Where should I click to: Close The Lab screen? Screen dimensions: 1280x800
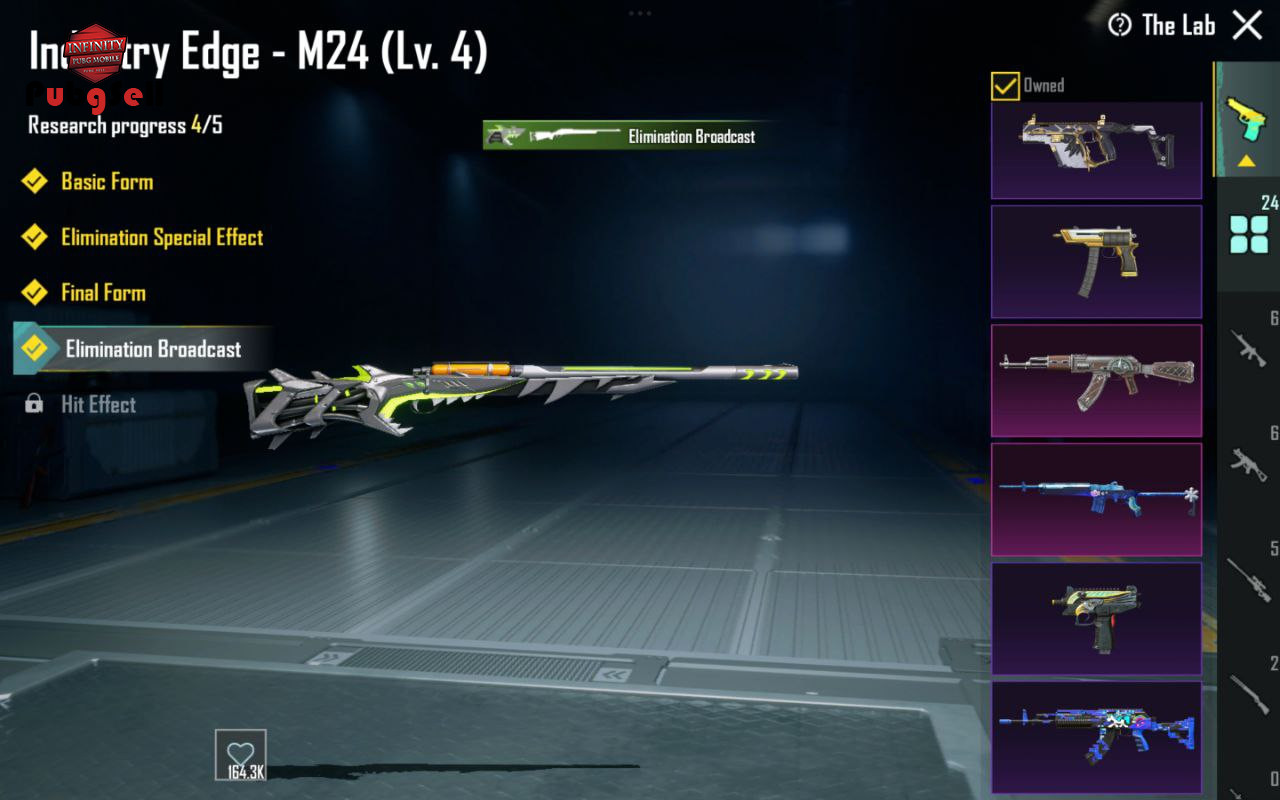tap(1247, 25)
